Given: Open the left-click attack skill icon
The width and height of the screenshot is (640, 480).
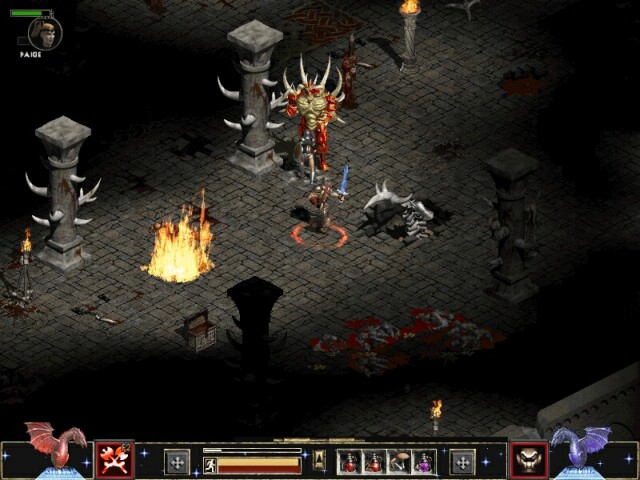Looking at the screenshot, I should [x=113, y=461].
